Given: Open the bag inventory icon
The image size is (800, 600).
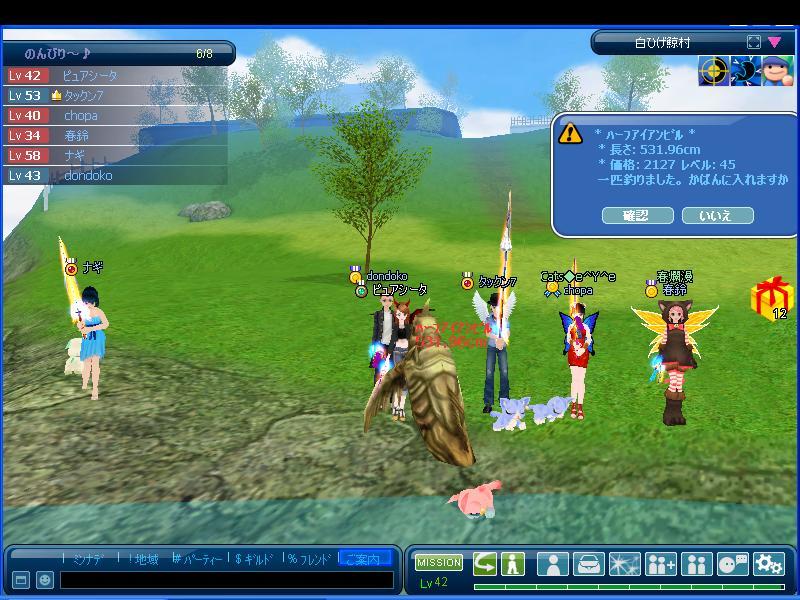Looking at the screenshot, I should pos(589,563).
